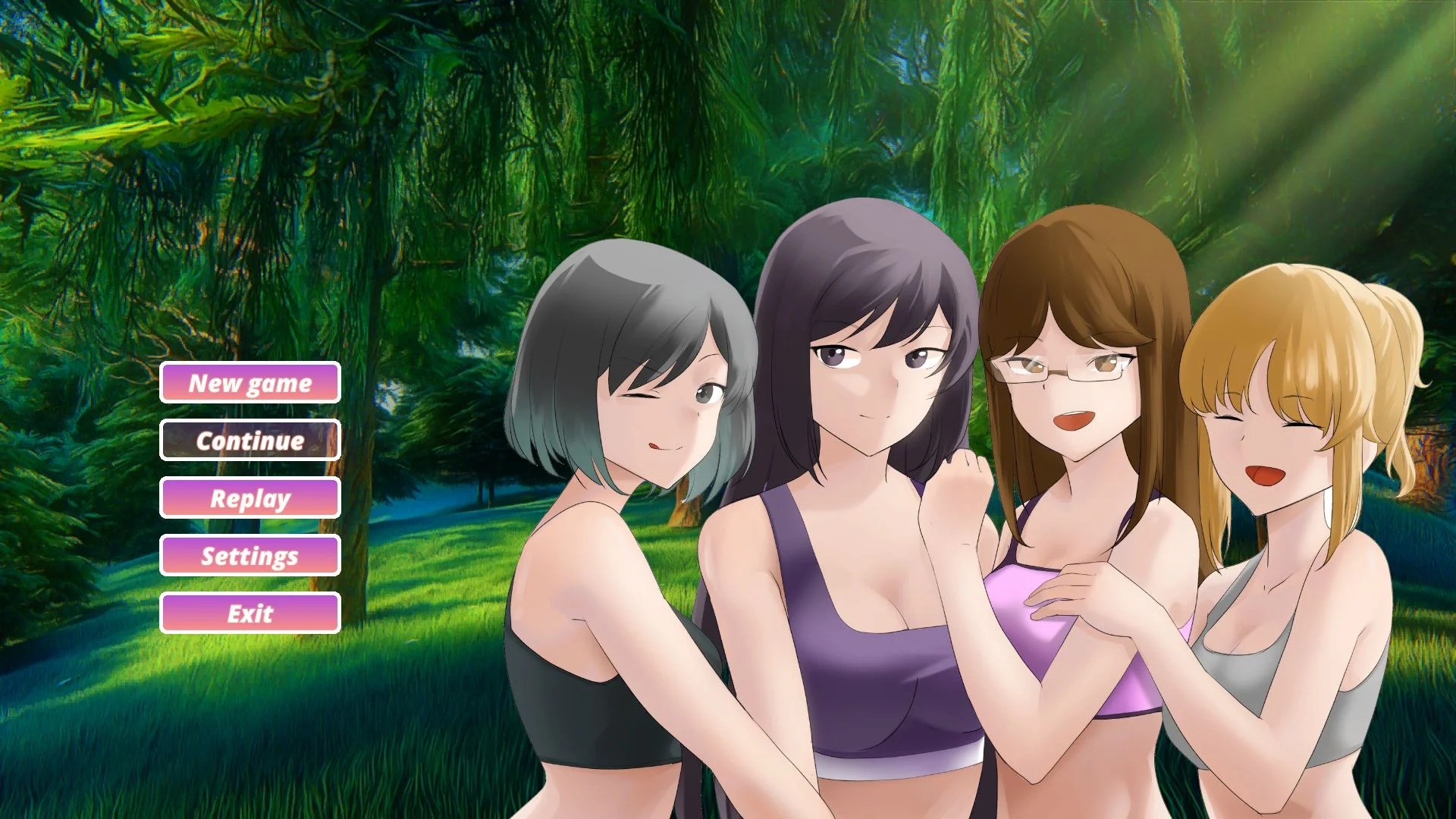Choose the Continue button
1456x819 pixels.
pyautogui.click(x=250, y=441)
